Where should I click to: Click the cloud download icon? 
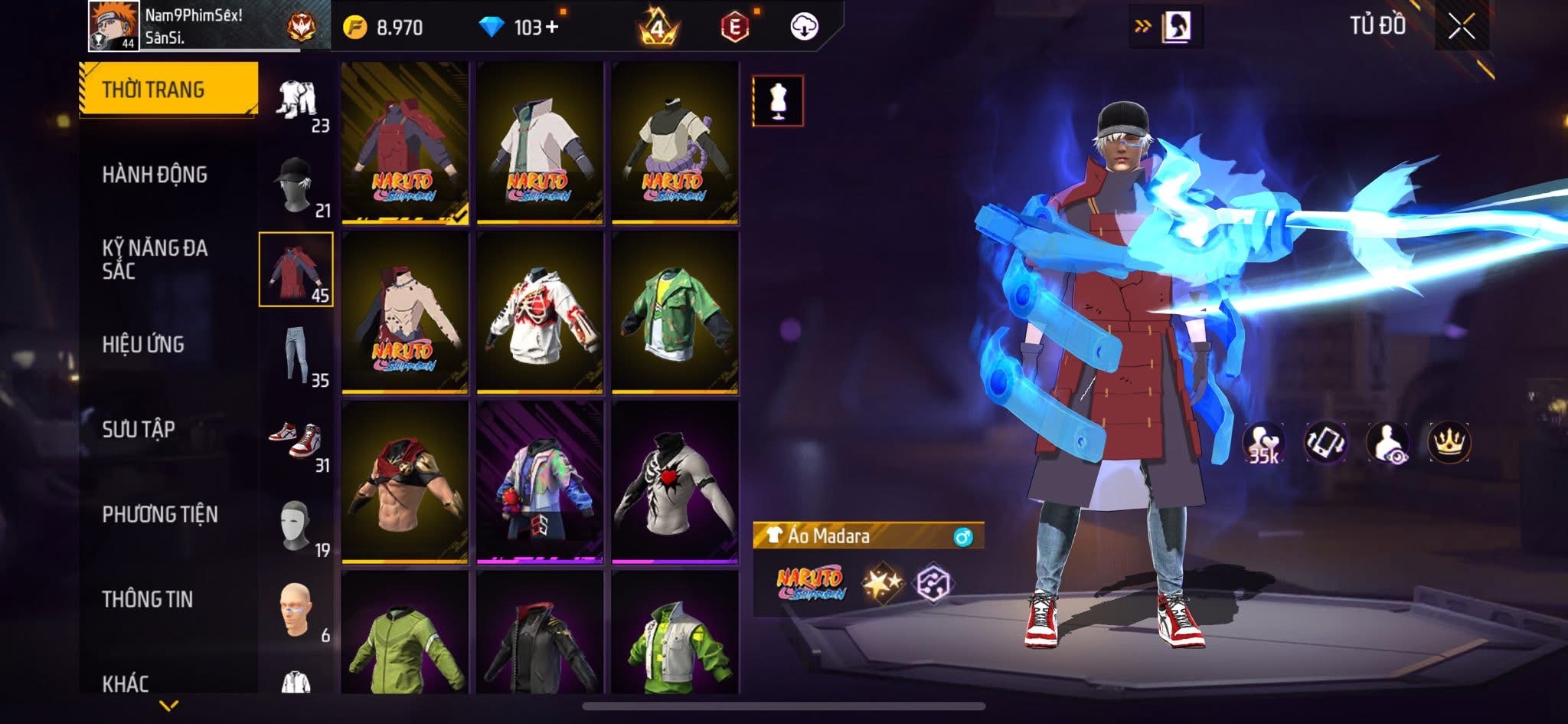click(x=804, y=28)
